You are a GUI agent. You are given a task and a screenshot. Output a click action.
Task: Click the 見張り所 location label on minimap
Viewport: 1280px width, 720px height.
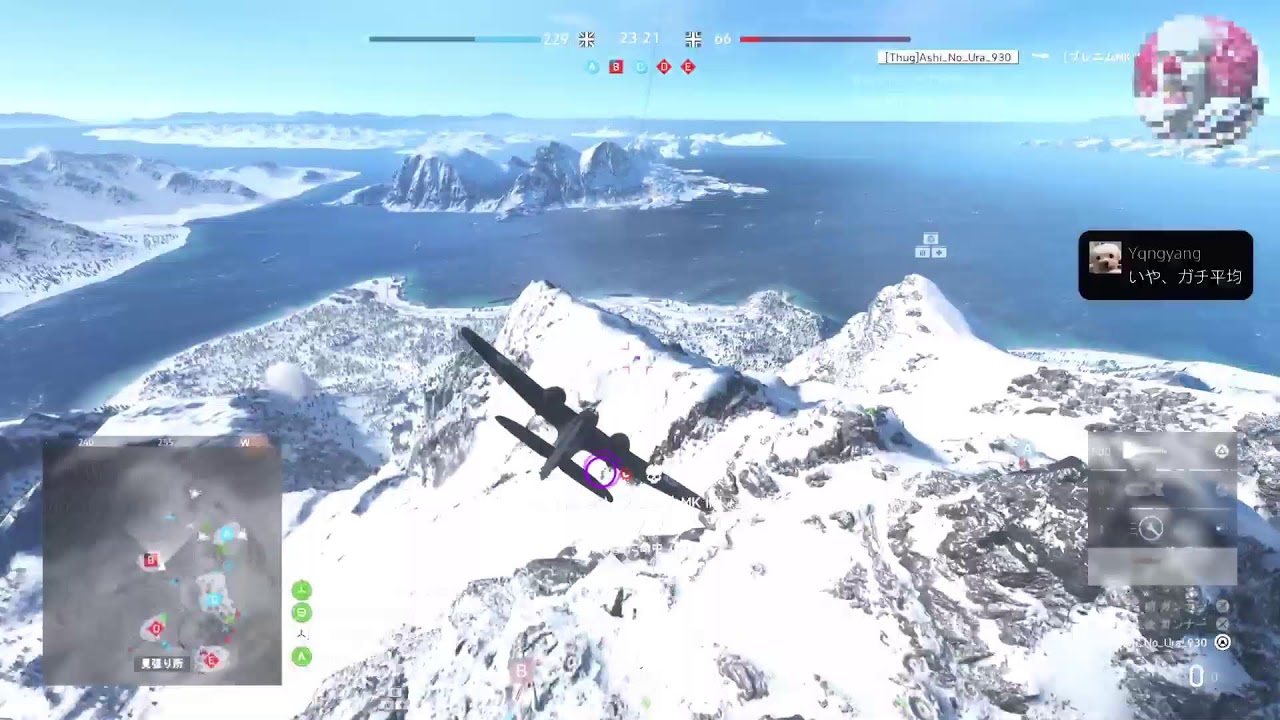161,663
